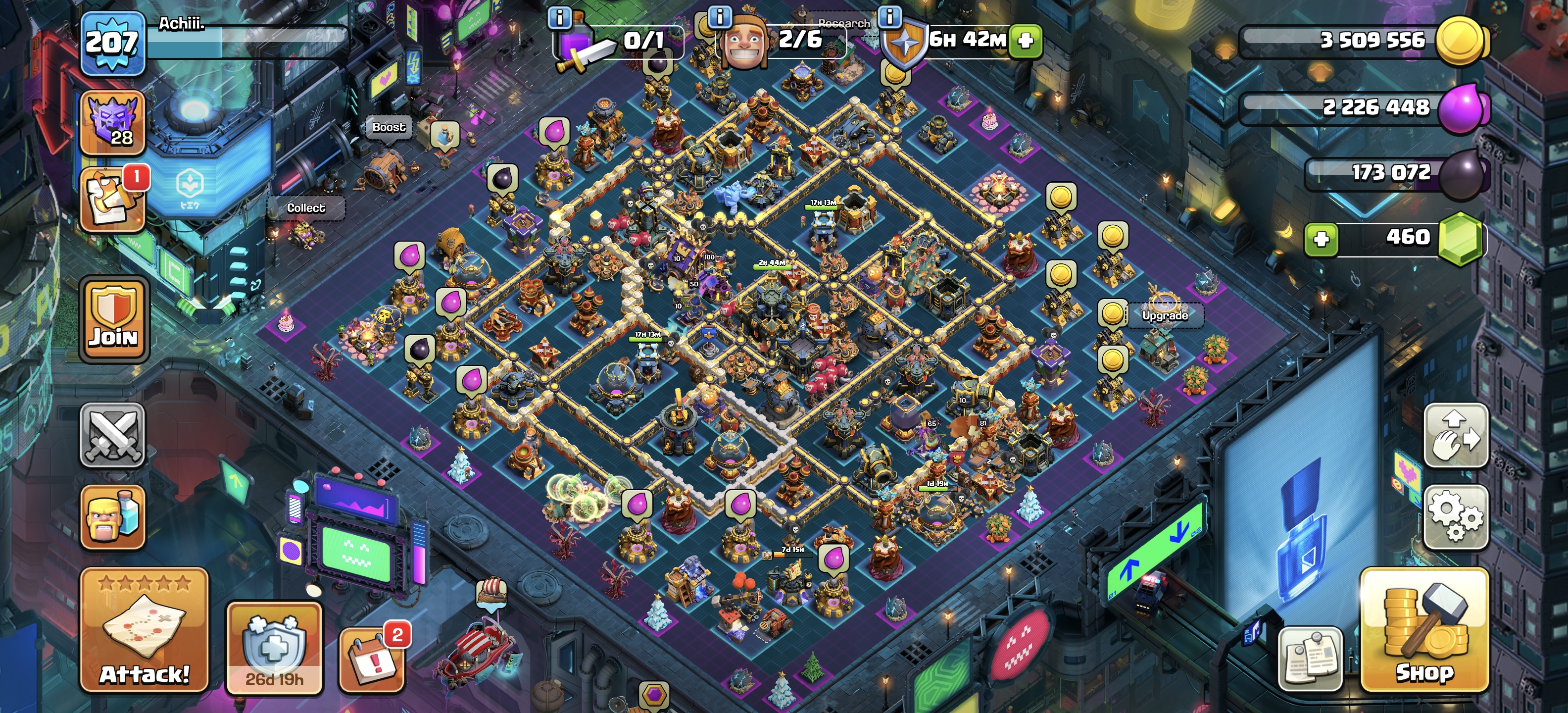This screenshot has width=1568, height=713.
Task: Add more shield time with green plus
Action: tap(1026, 41)
